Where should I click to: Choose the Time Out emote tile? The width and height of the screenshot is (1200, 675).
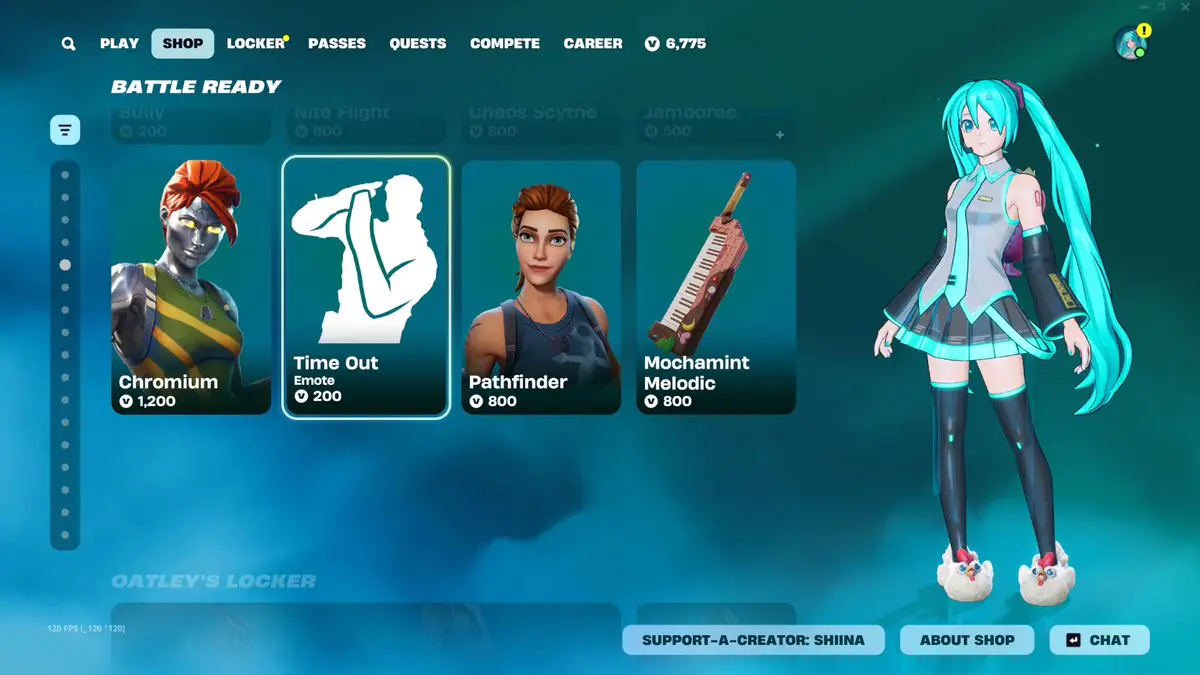tap(366, 287)
